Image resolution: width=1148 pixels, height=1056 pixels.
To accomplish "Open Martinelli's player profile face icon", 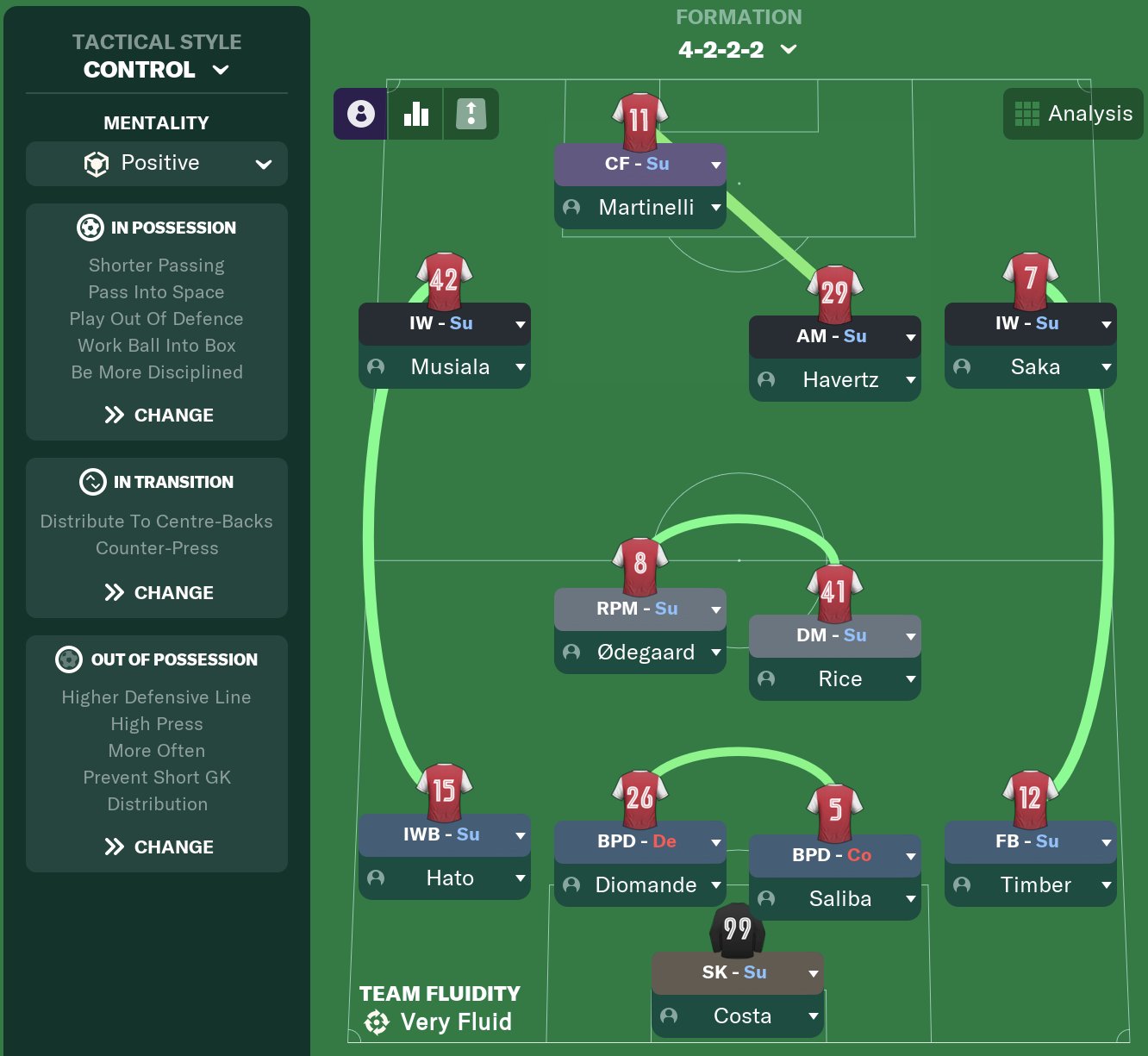I will (x=570, y=207).
